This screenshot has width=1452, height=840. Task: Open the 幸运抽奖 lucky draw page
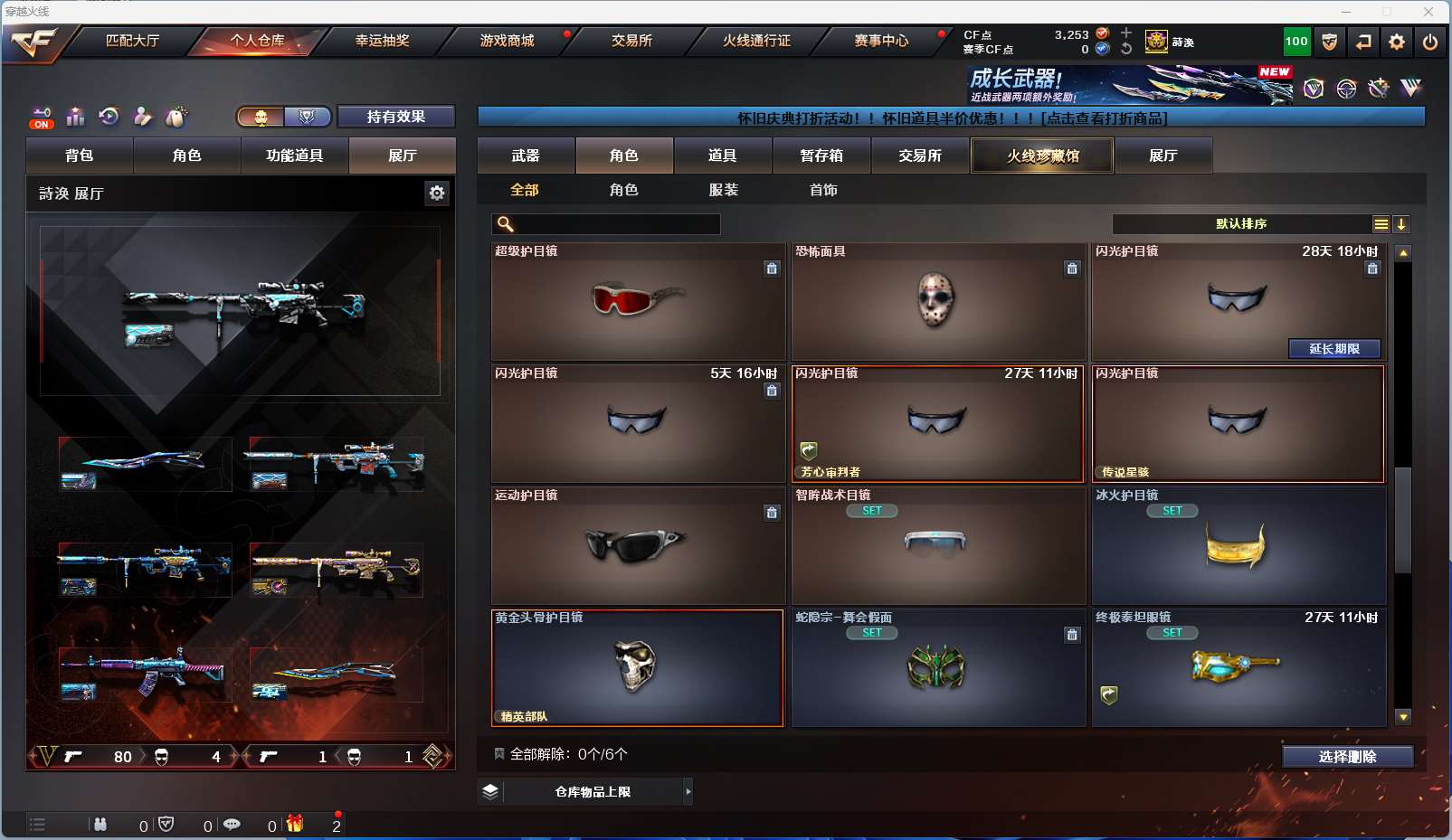coord(382,41)
